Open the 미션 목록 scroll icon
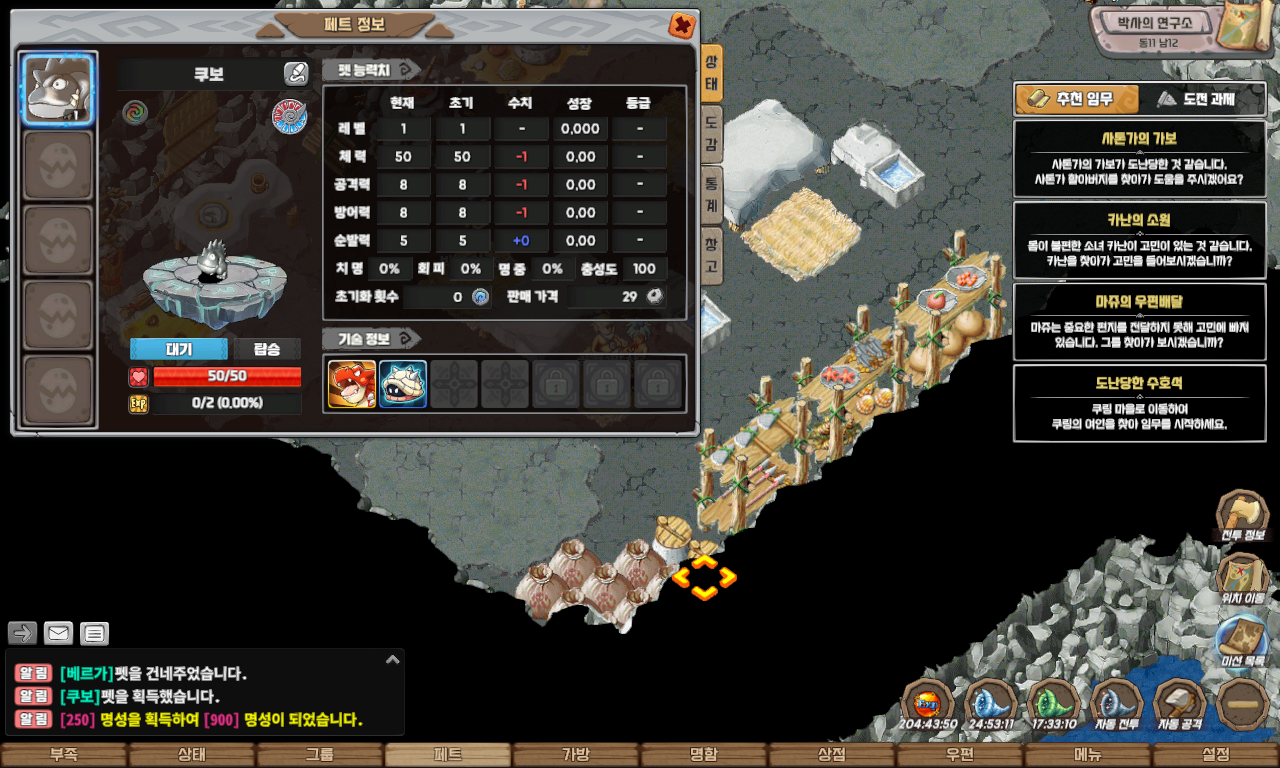 pos(1243,641)
